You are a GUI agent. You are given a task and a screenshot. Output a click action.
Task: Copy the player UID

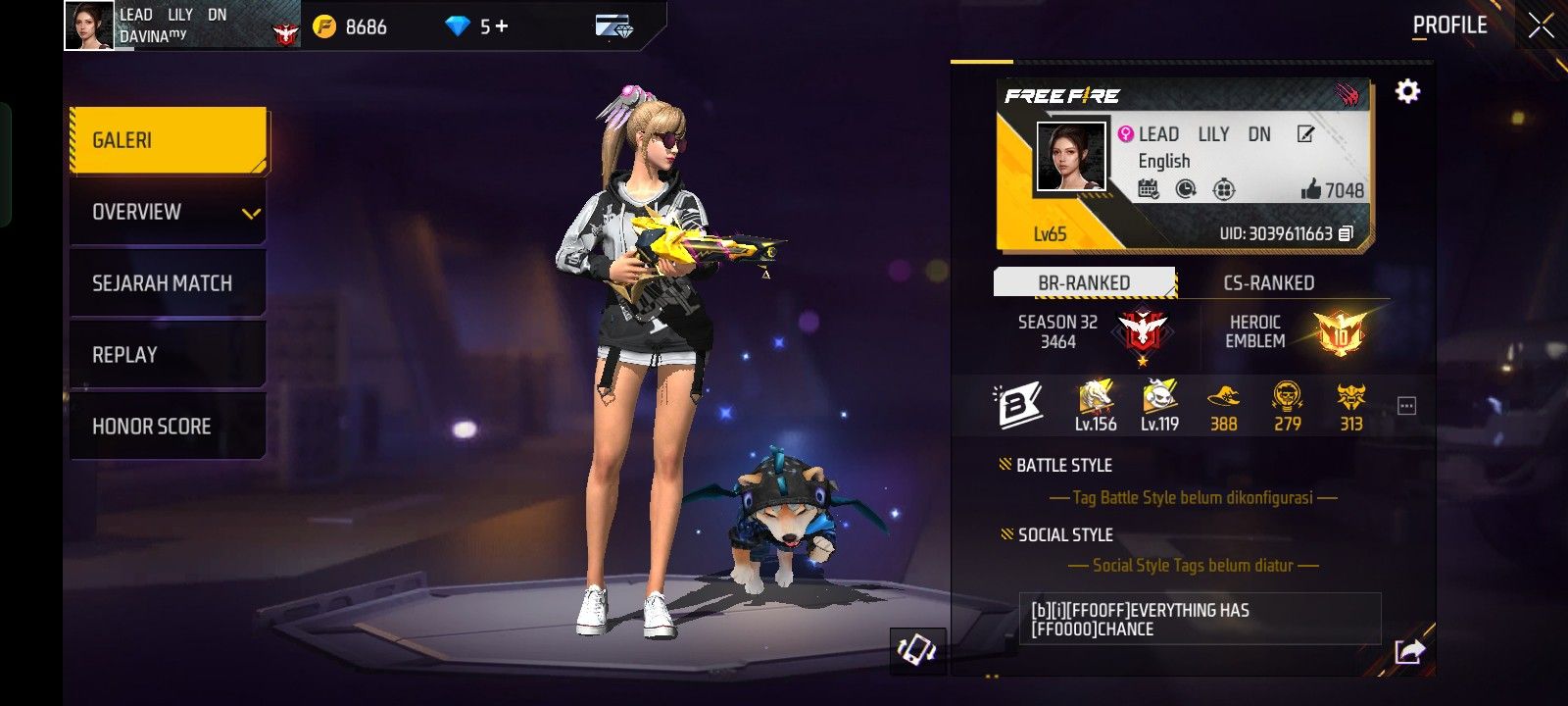(1347, 233)
